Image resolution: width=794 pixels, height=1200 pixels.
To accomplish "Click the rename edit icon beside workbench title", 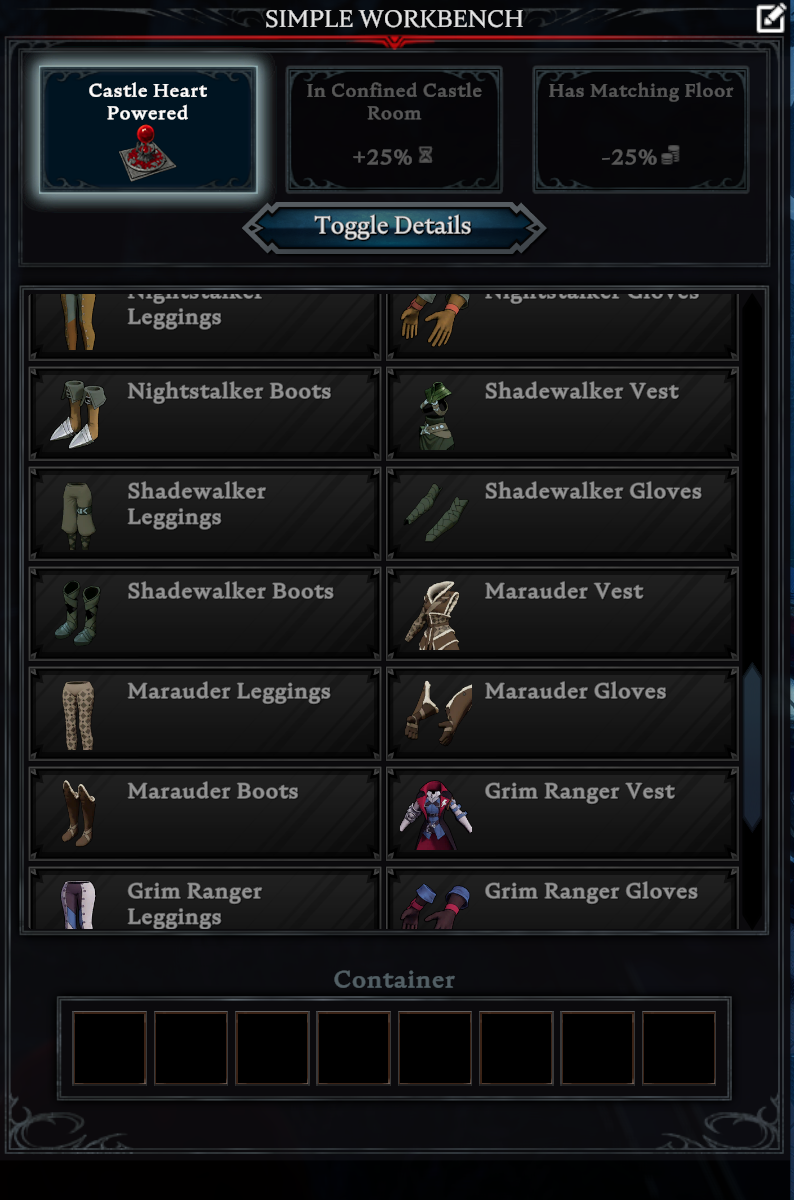I will 770,18.
